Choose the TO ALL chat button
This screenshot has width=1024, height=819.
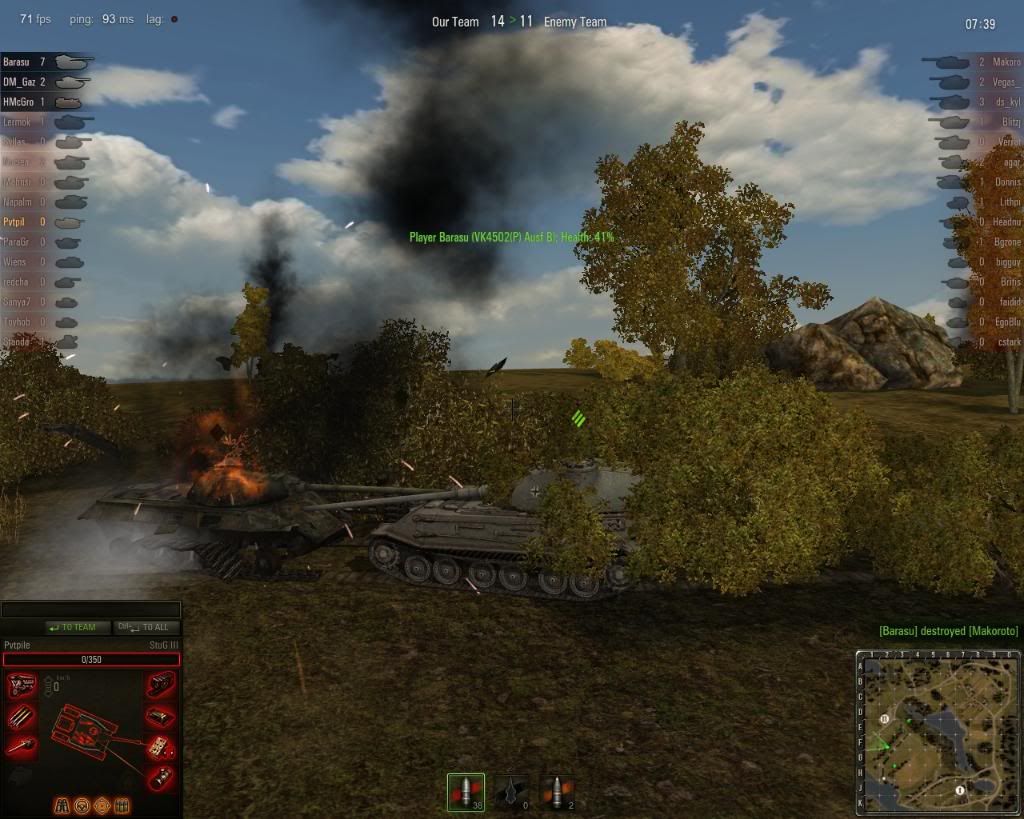point(147,627)
